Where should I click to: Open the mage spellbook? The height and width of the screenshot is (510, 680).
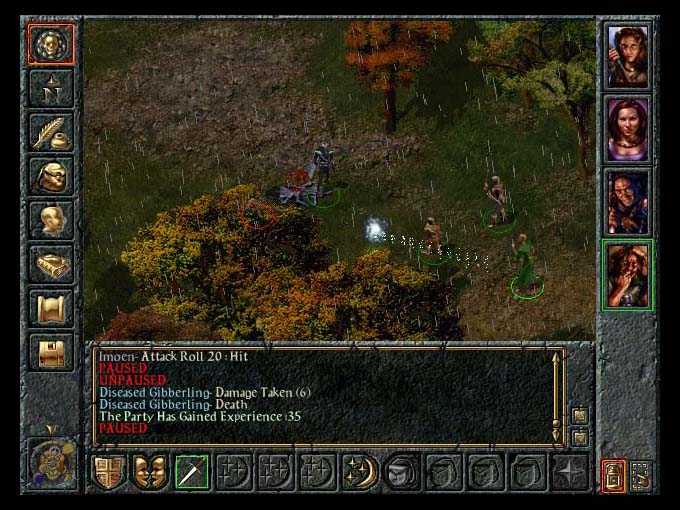50,264
